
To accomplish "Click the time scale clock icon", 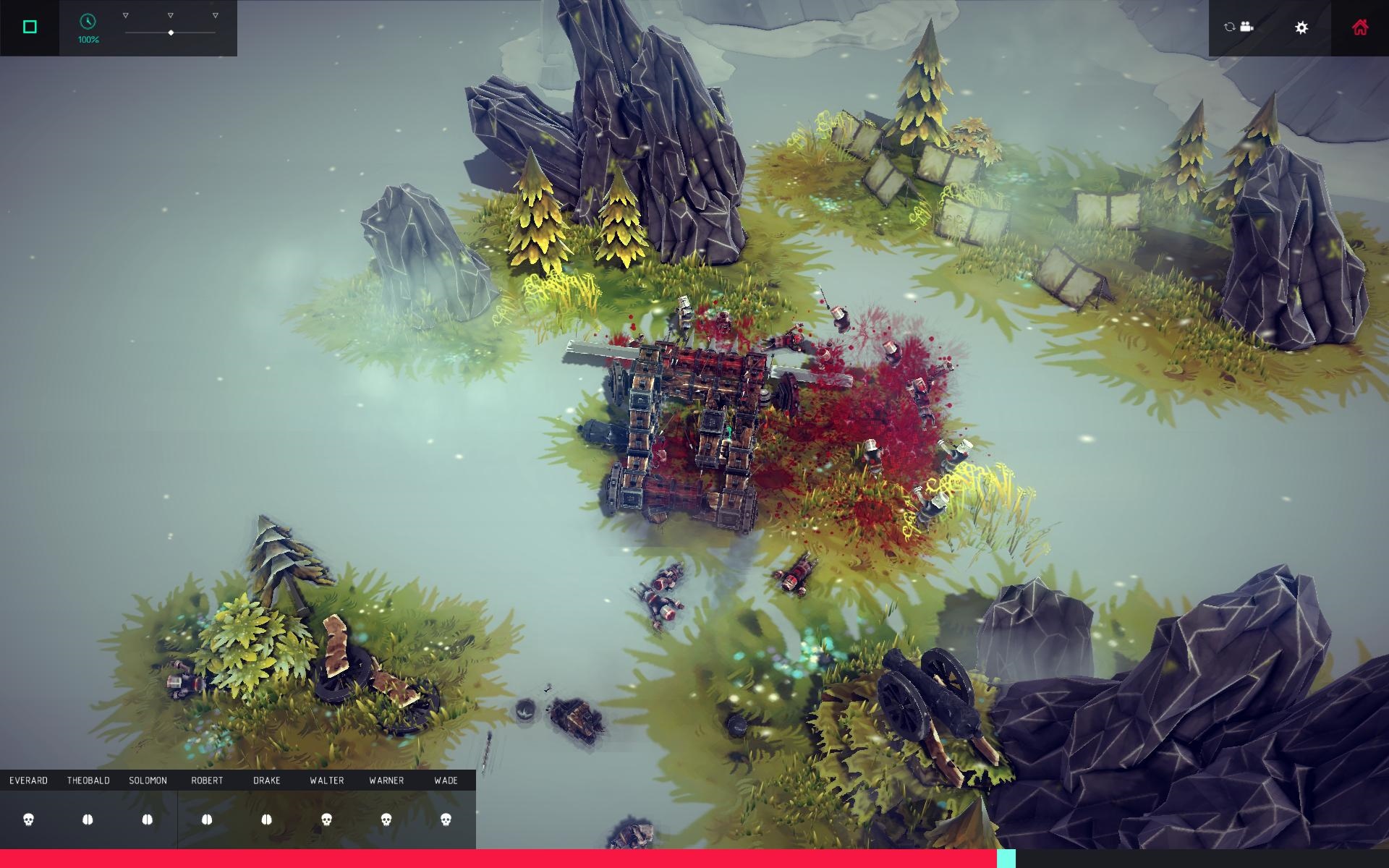I will click(88, 22).
